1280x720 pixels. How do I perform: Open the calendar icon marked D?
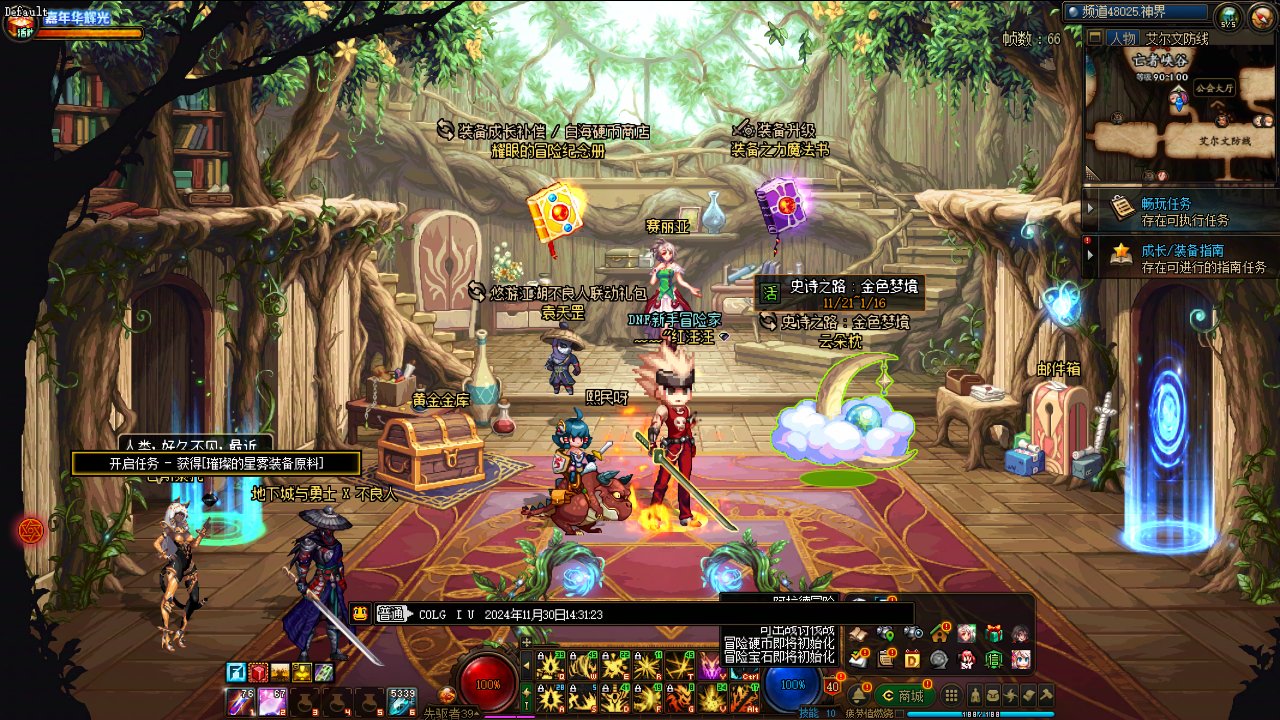coord(912,658)
